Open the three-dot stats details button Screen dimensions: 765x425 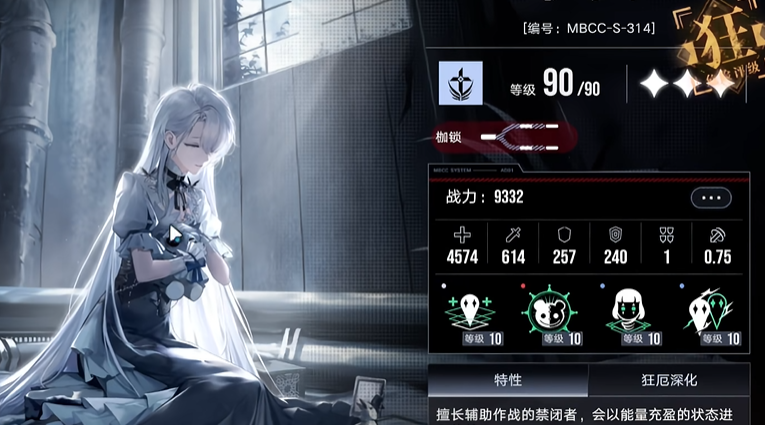tap(711, 198)
